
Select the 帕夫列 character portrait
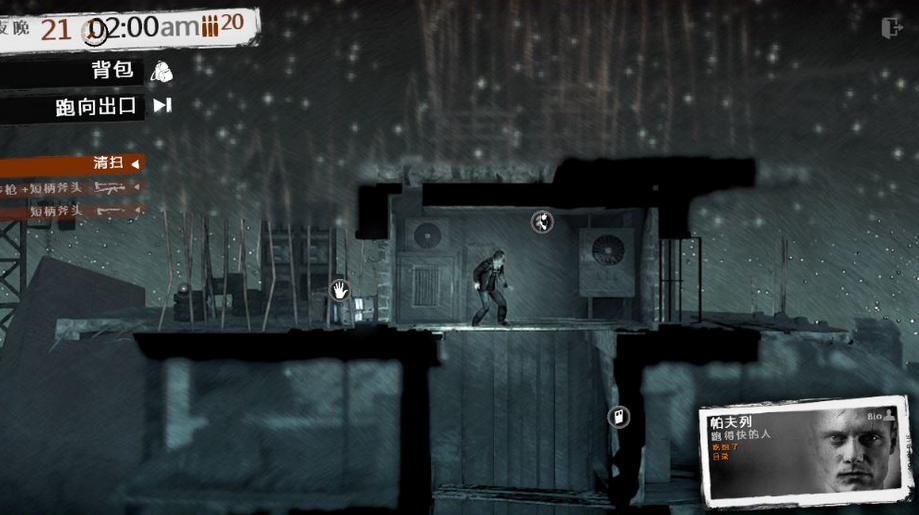point(855,455)
